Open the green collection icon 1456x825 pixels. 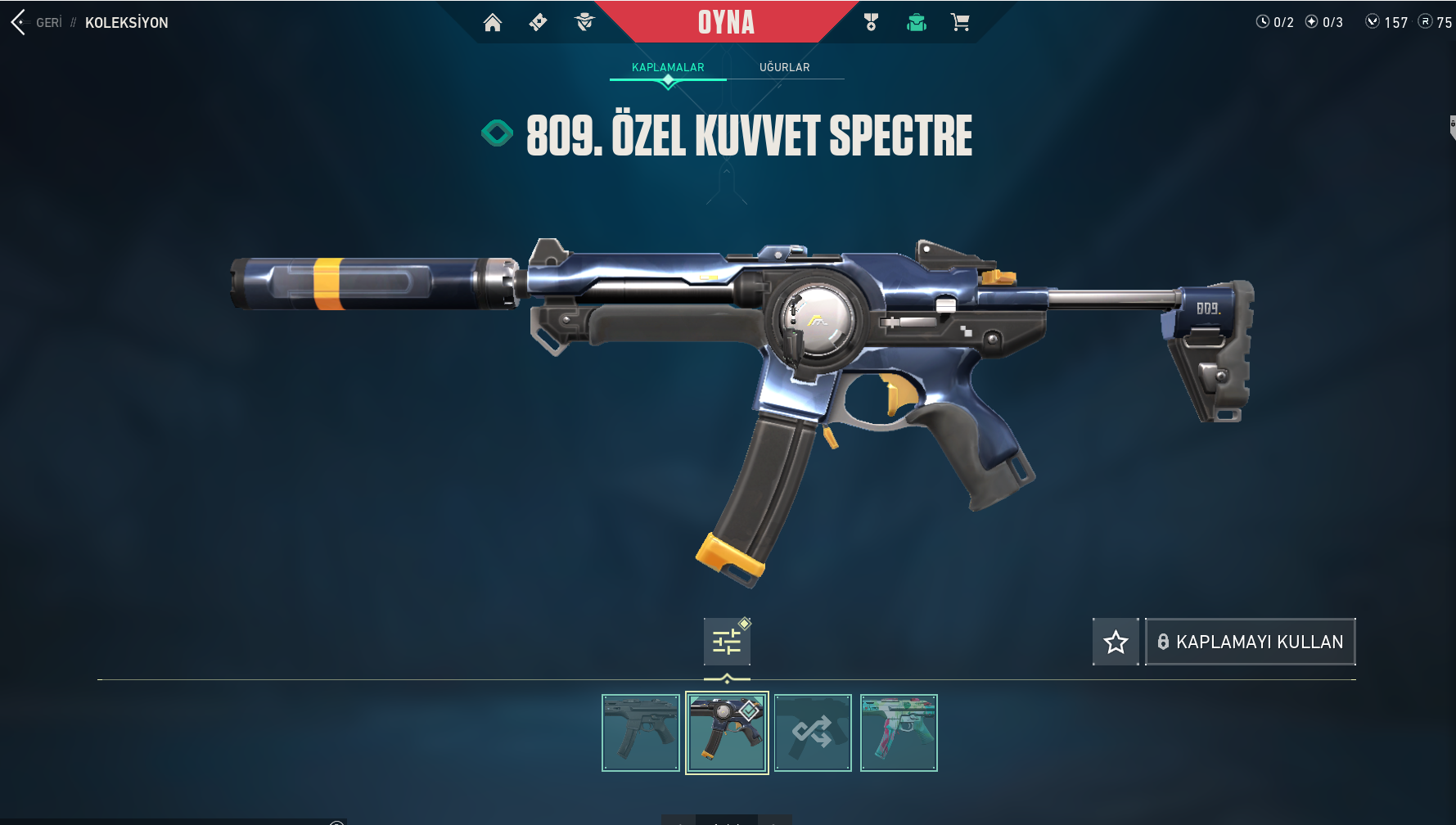(x=916, y=22)
